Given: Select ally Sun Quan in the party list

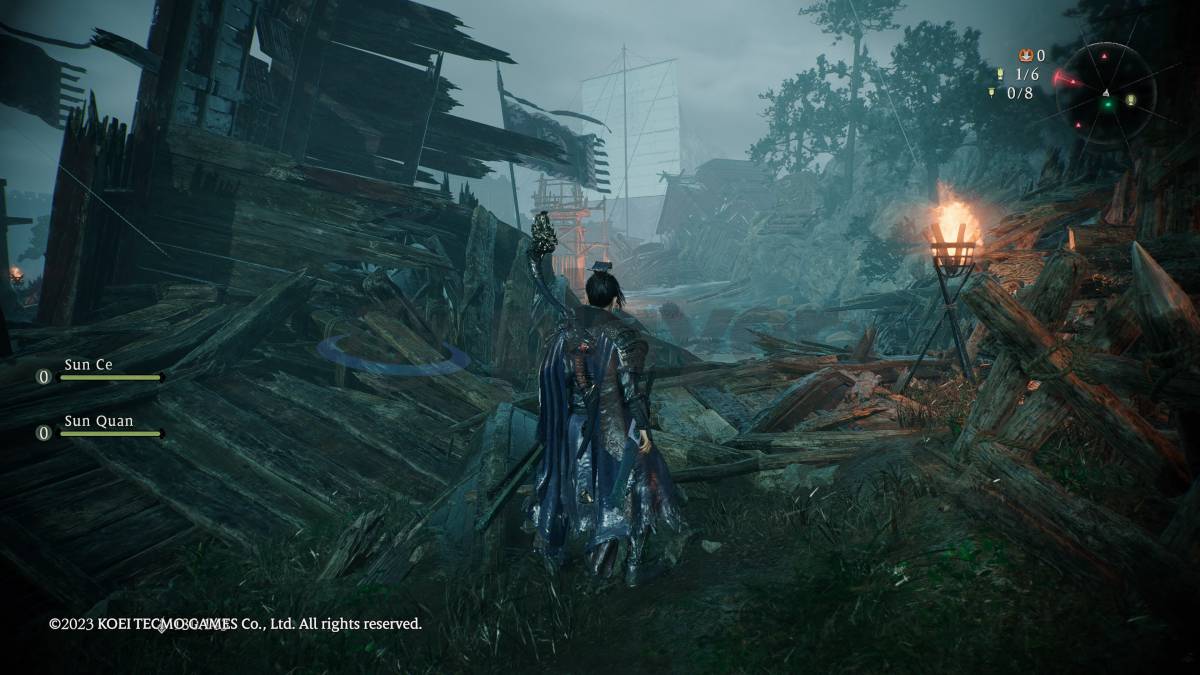Looking at the screenshot, I should pyautogui.click(x=98, y=422).
